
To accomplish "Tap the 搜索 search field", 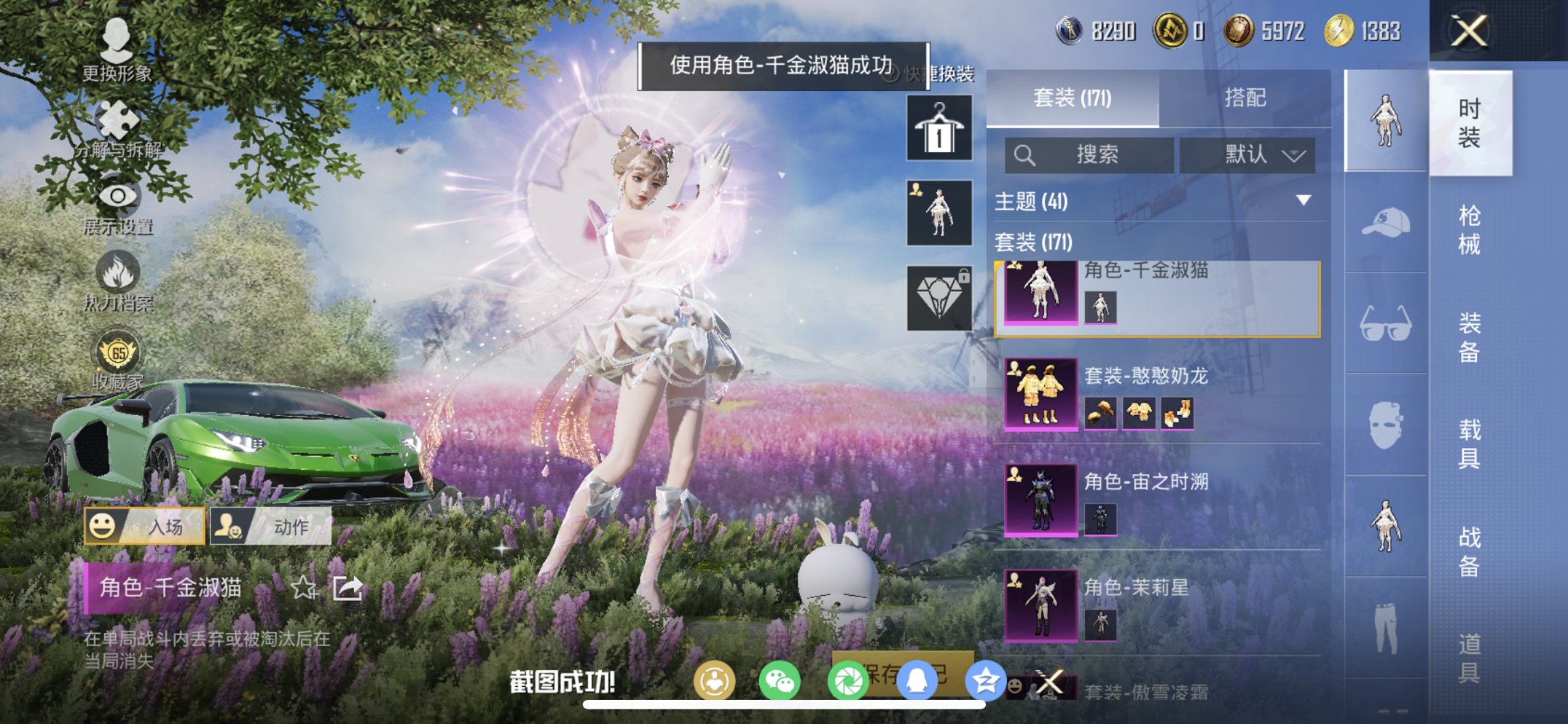I will coord(1093,154).
